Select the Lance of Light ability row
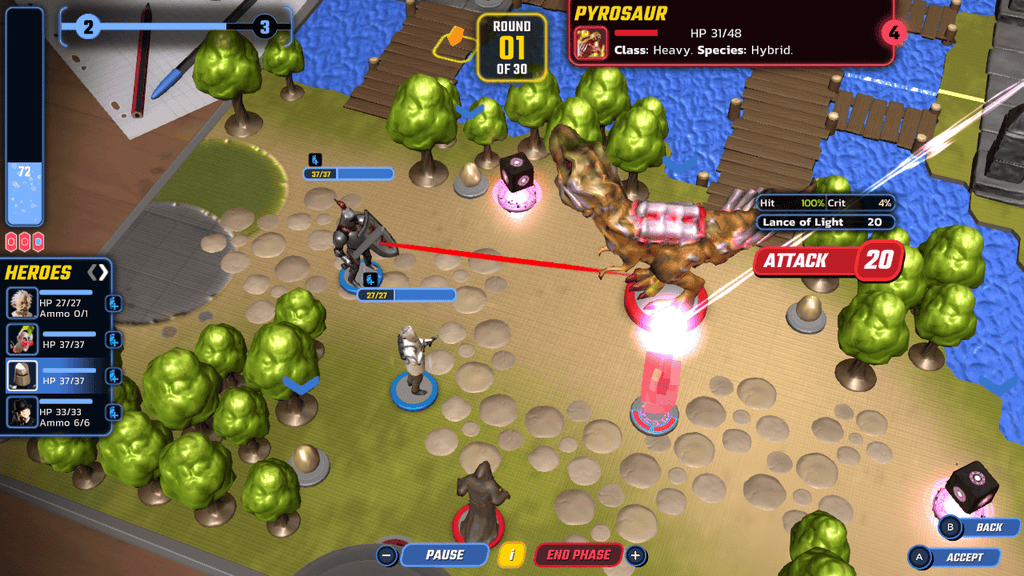1024x576 pixels. click(x=824, y=222)
